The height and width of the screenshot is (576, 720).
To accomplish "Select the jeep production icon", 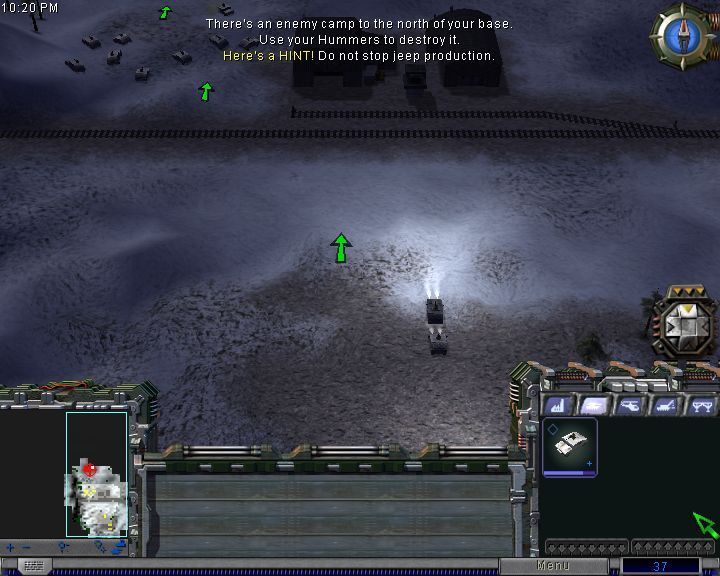I will click(570, 446).
